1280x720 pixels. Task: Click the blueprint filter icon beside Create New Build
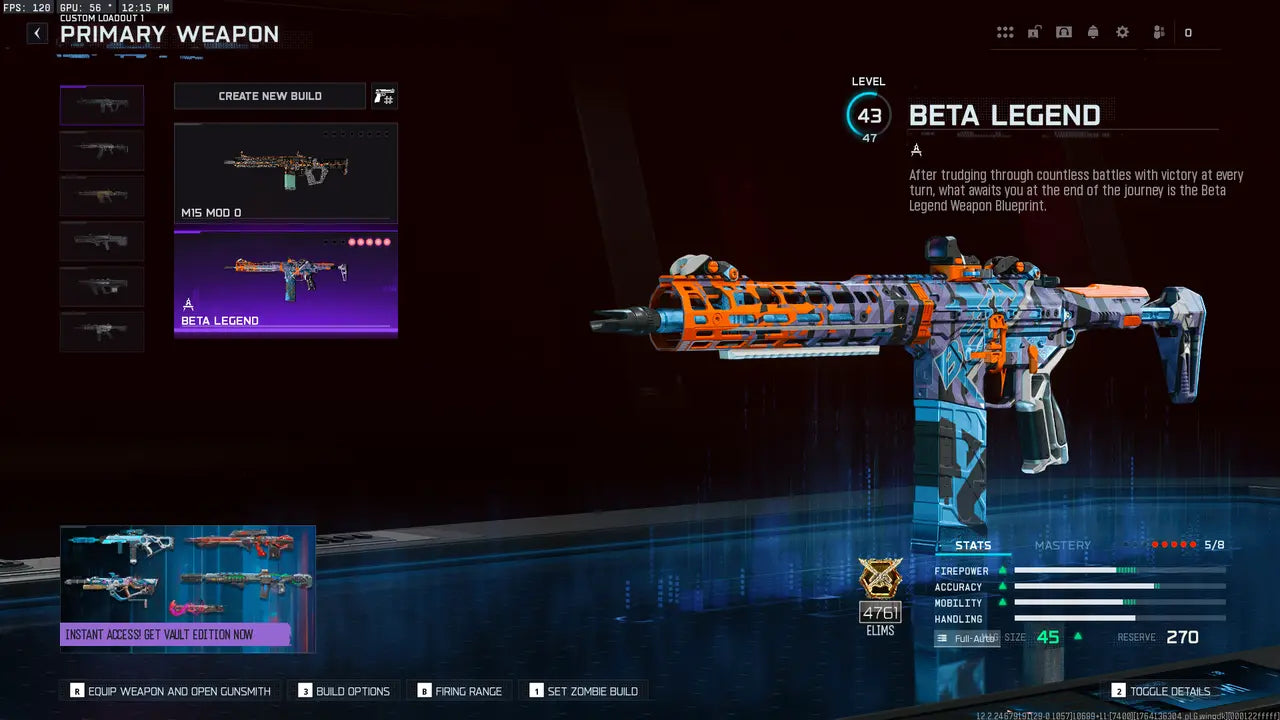click(384, 96)
